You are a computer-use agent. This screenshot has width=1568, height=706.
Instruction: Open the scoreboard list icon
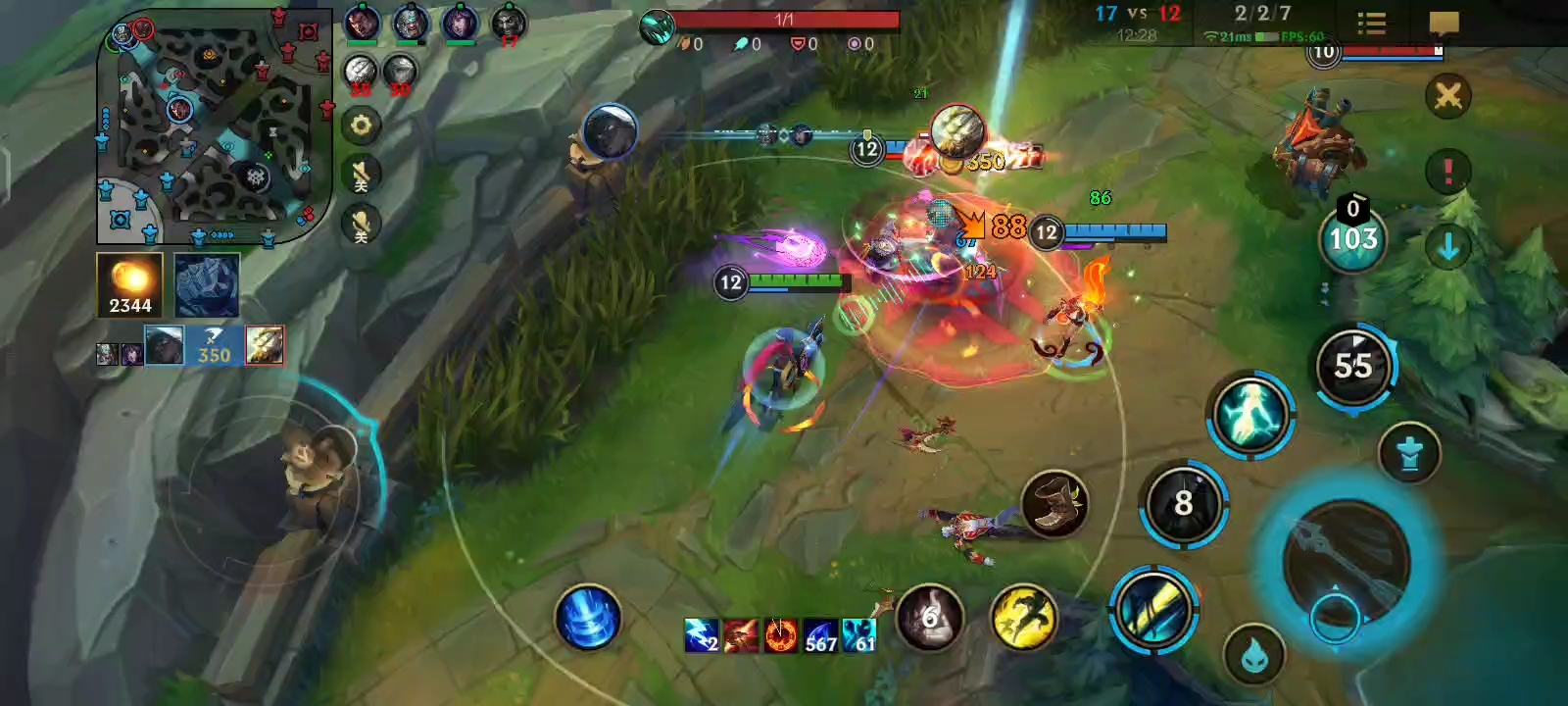click(1371, 24)
